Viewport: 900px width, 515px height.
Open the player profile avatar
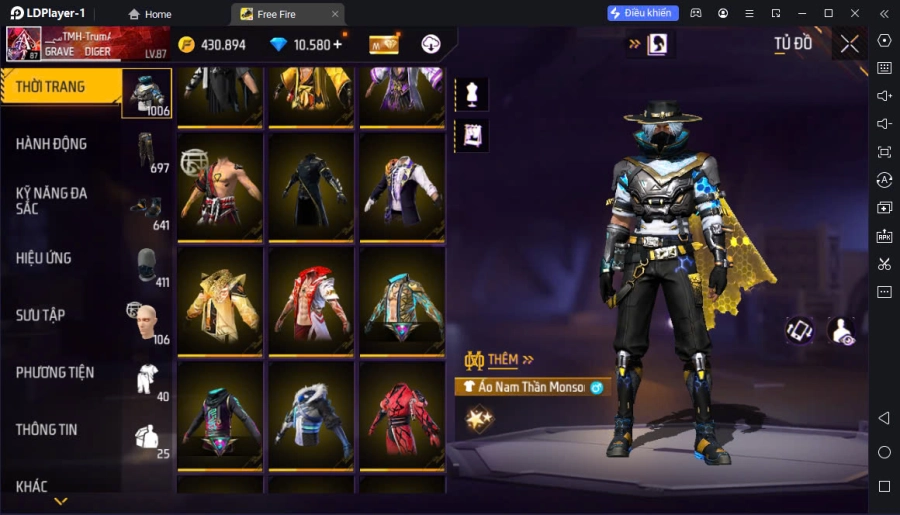coord(24,44)
